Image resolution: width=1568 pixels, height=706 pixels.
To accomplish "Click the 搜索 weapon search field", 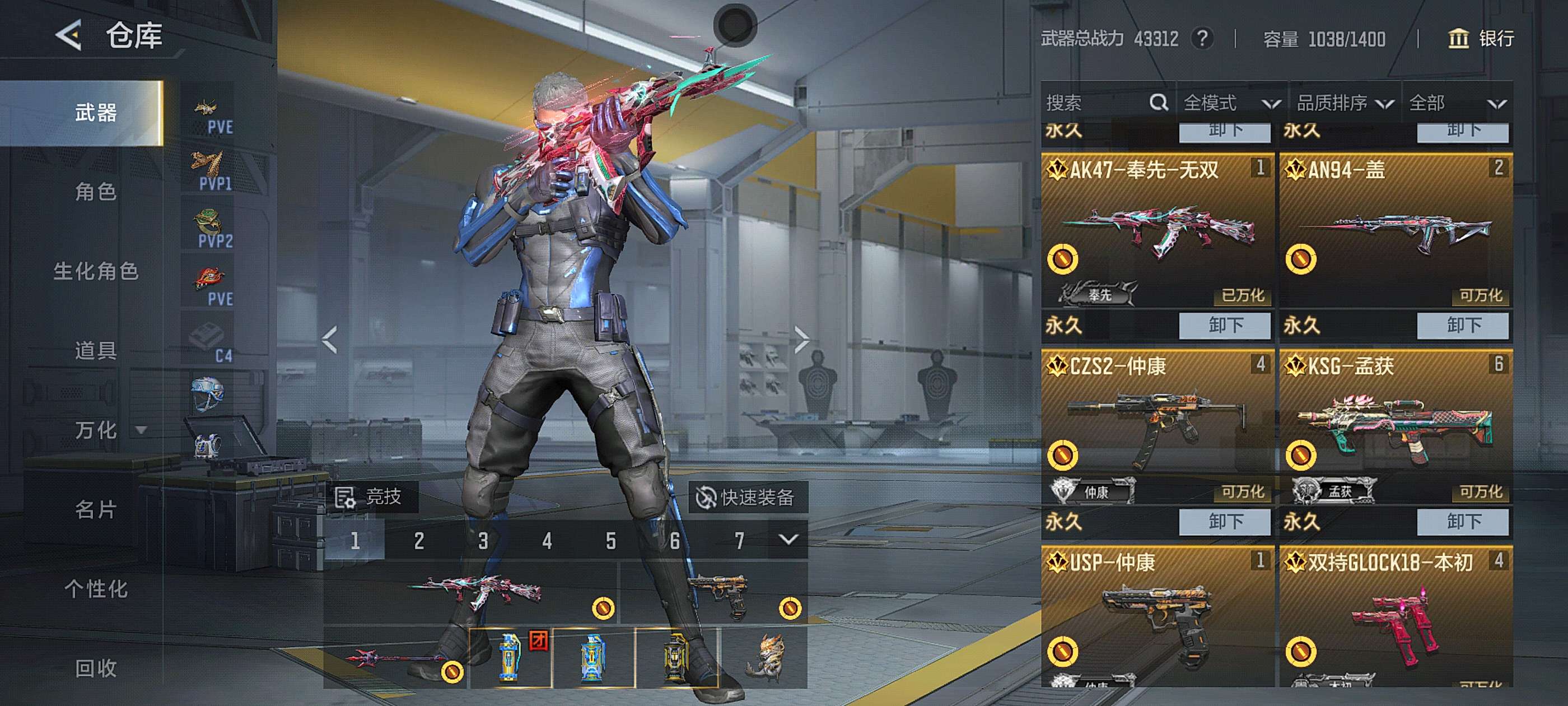I will pos(1096,103).
